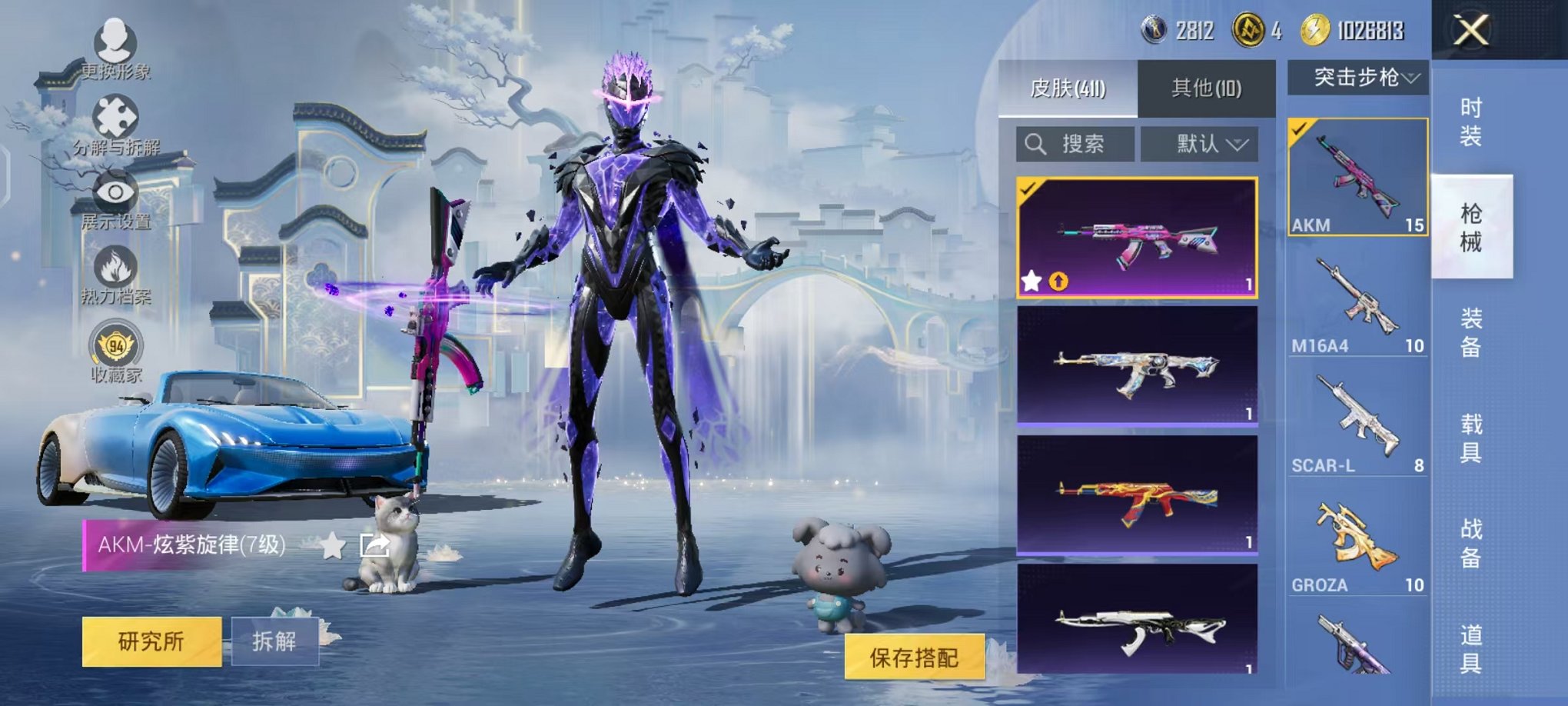Image resolution: width=1568 pixels, height=706 pixels.
Task: Open 分解与拆解 puzzle piece menu
Action: [x=115, y=125]
